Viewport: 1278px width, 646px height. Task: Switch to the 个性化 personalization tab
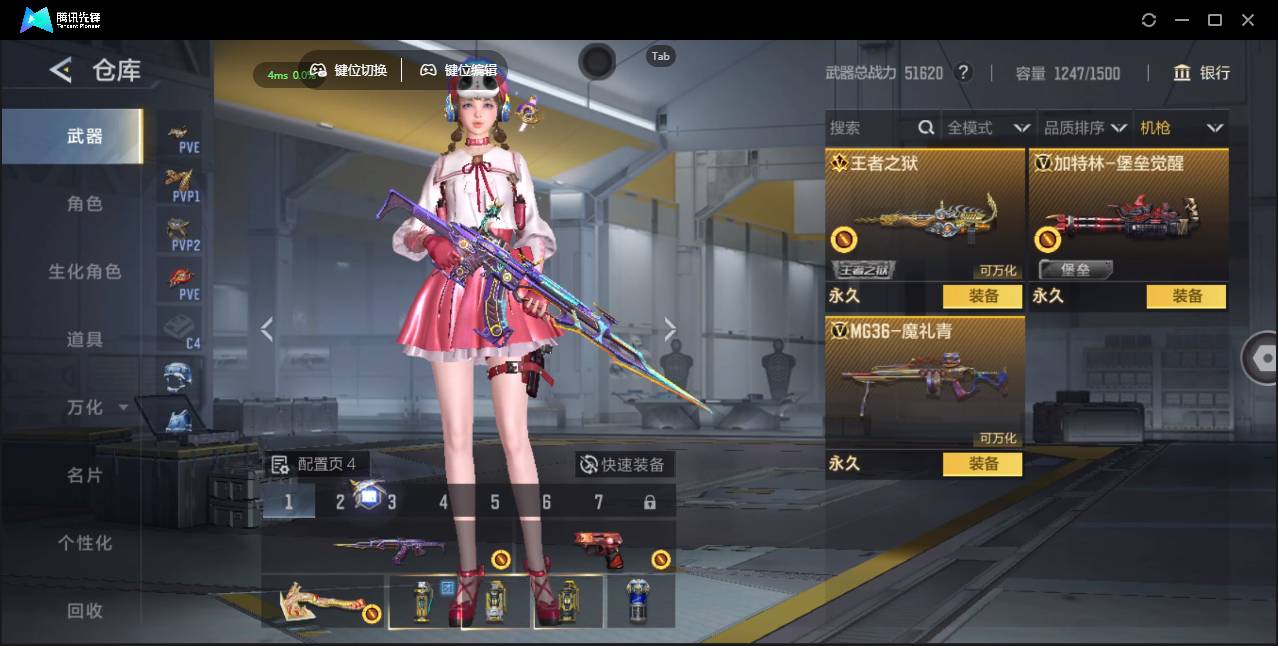click(x=85, y=543)
